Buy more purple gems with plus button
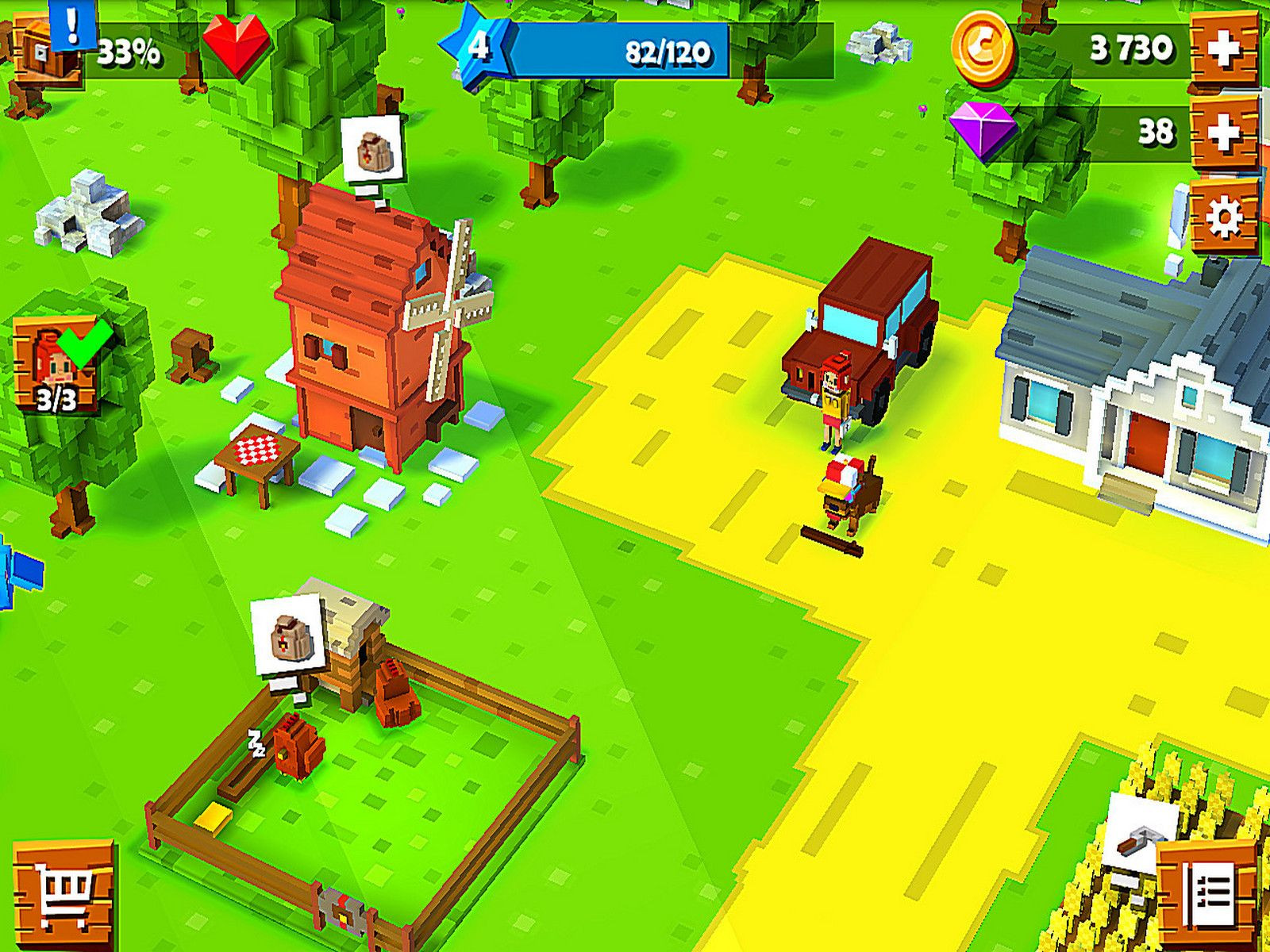Image resolution: width=1270 pixels, height=952 pixels. [1223, 132]
